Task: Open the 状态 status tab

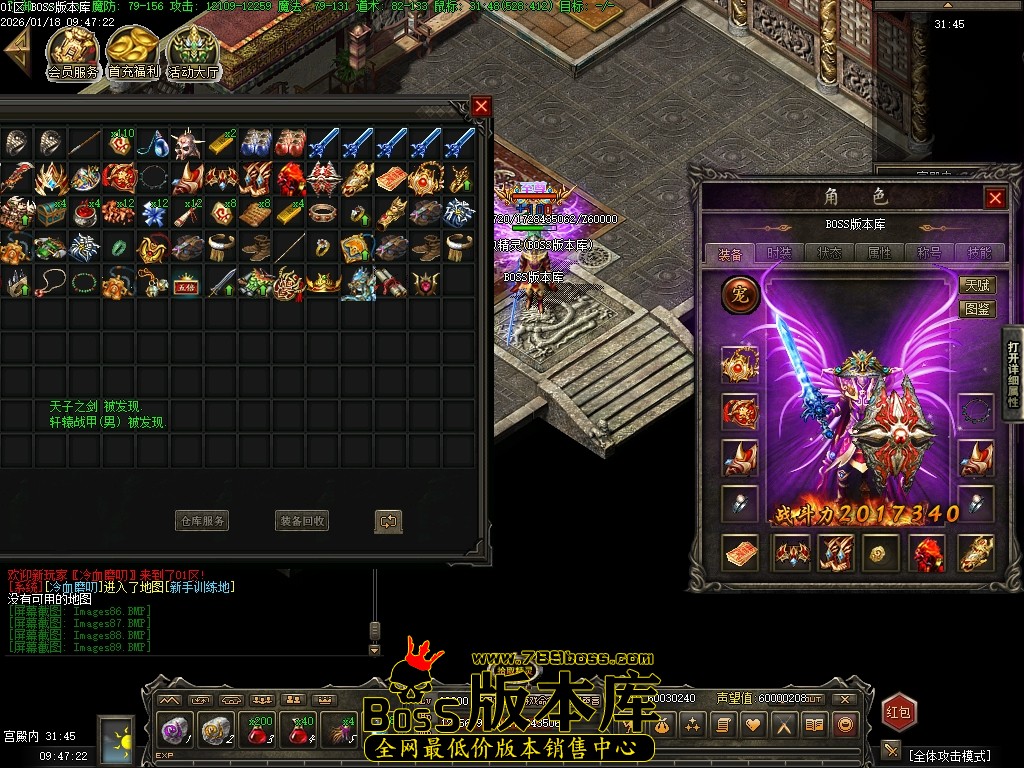Action: [x=829, y=253]
